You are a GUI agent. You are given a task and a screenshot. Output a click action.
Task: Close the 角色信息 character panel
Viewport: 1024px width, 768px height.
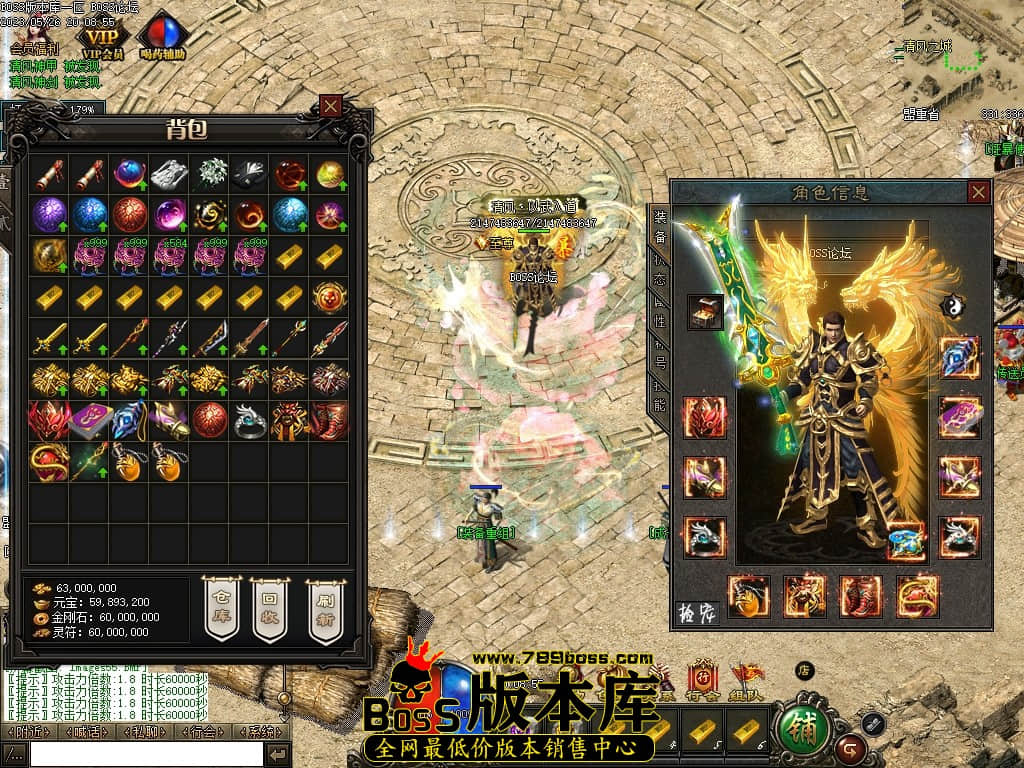point(978,192)
